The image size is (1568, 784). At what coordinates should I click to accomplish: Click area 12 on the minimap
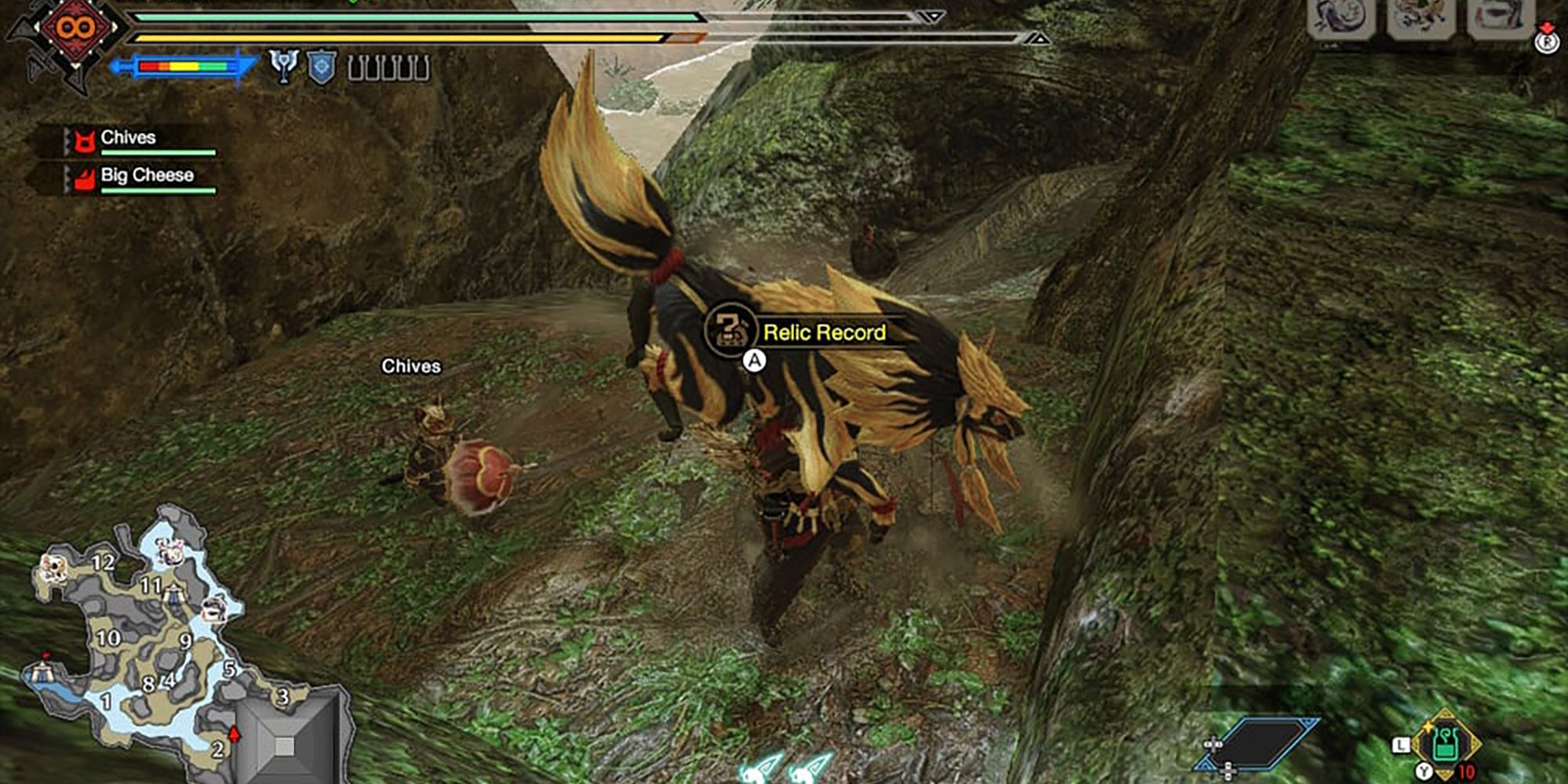coord(103,563)
